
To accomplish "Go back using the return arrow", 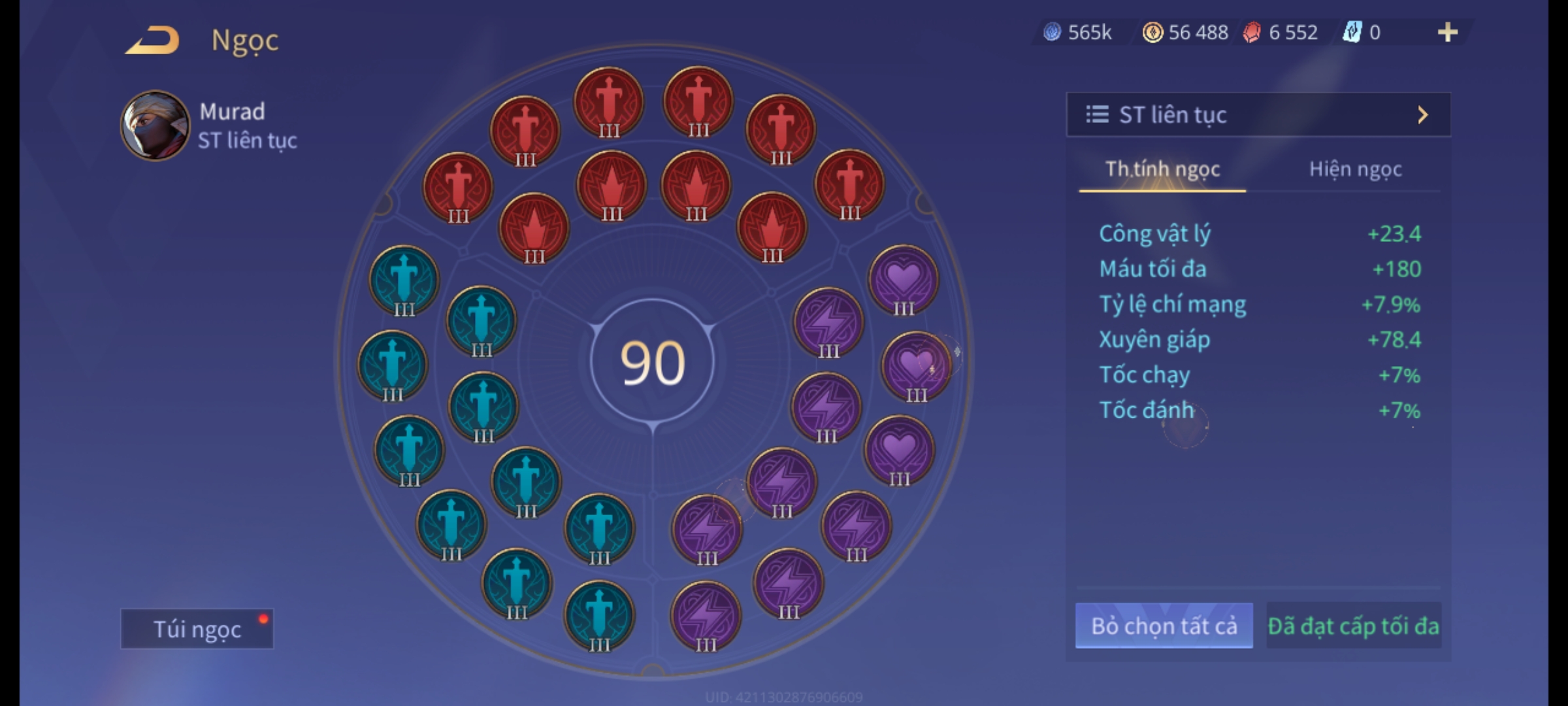I will click(x=153, y=41).
